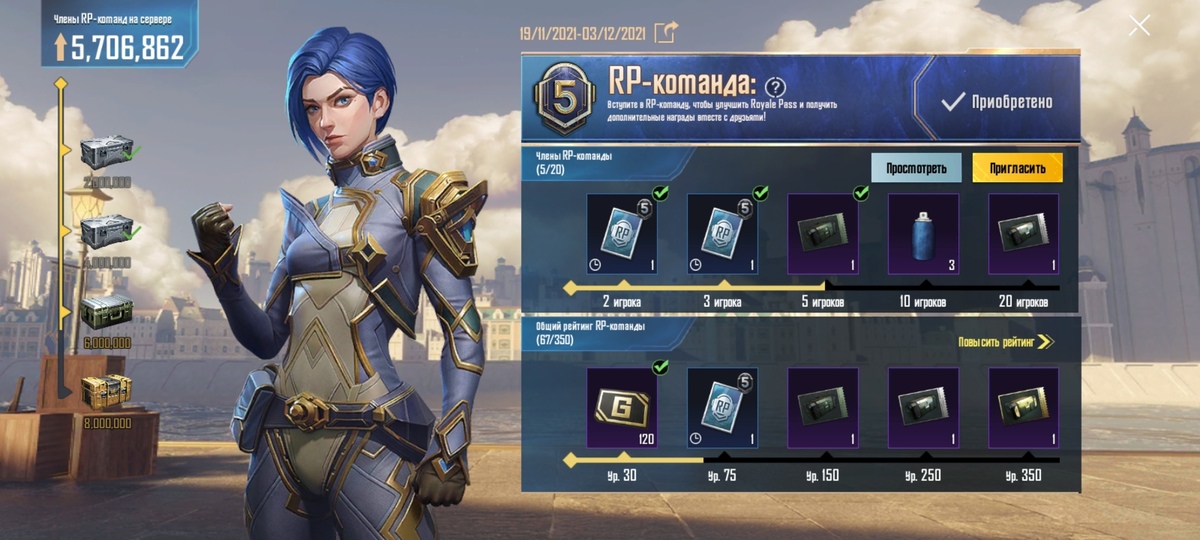
Task: Select the 2 игрока RP card reward
Action: click(x=622, y=234)
